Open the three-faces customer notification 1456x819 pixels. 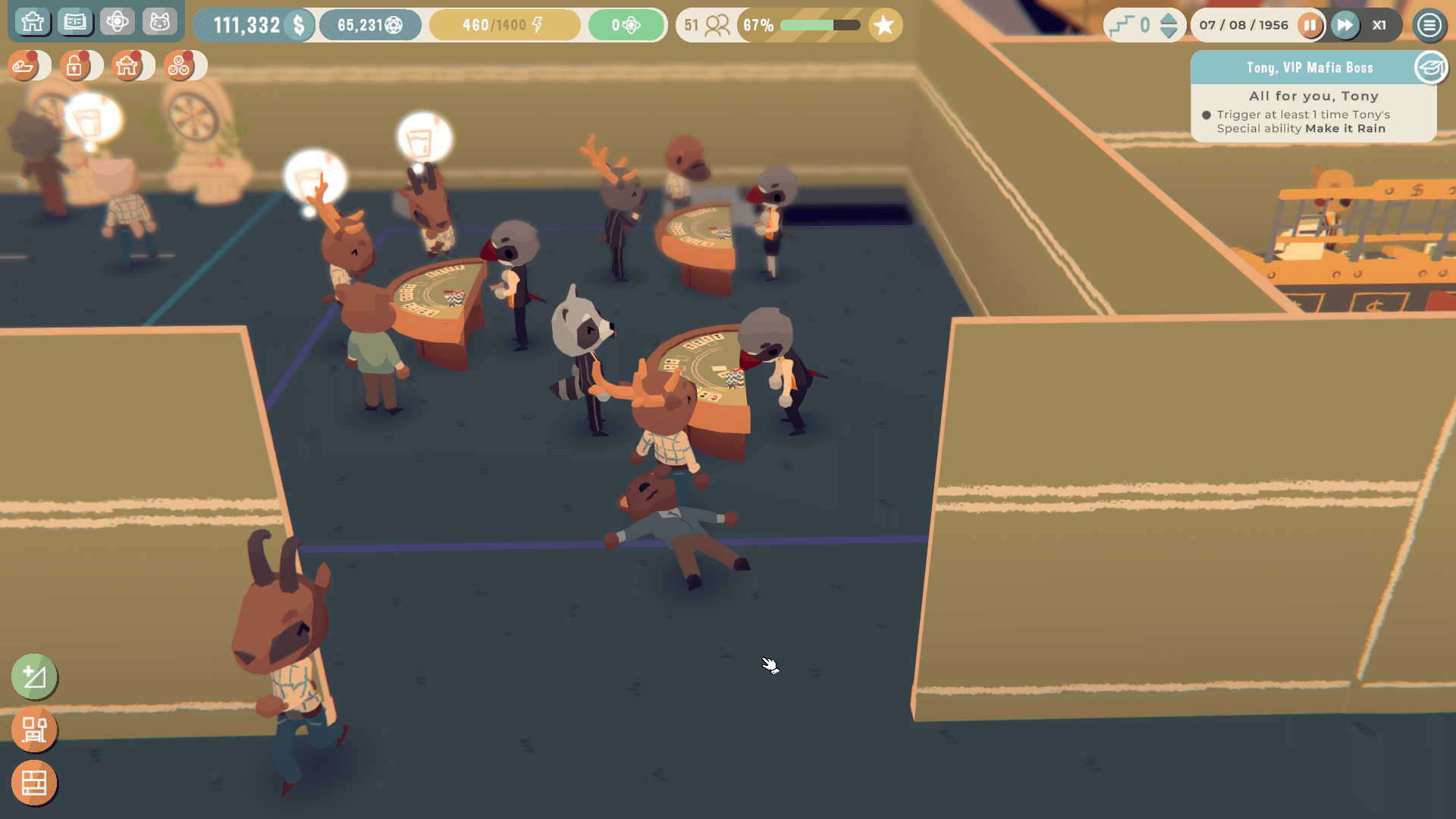pyautogui.click(x=180, y=67)
